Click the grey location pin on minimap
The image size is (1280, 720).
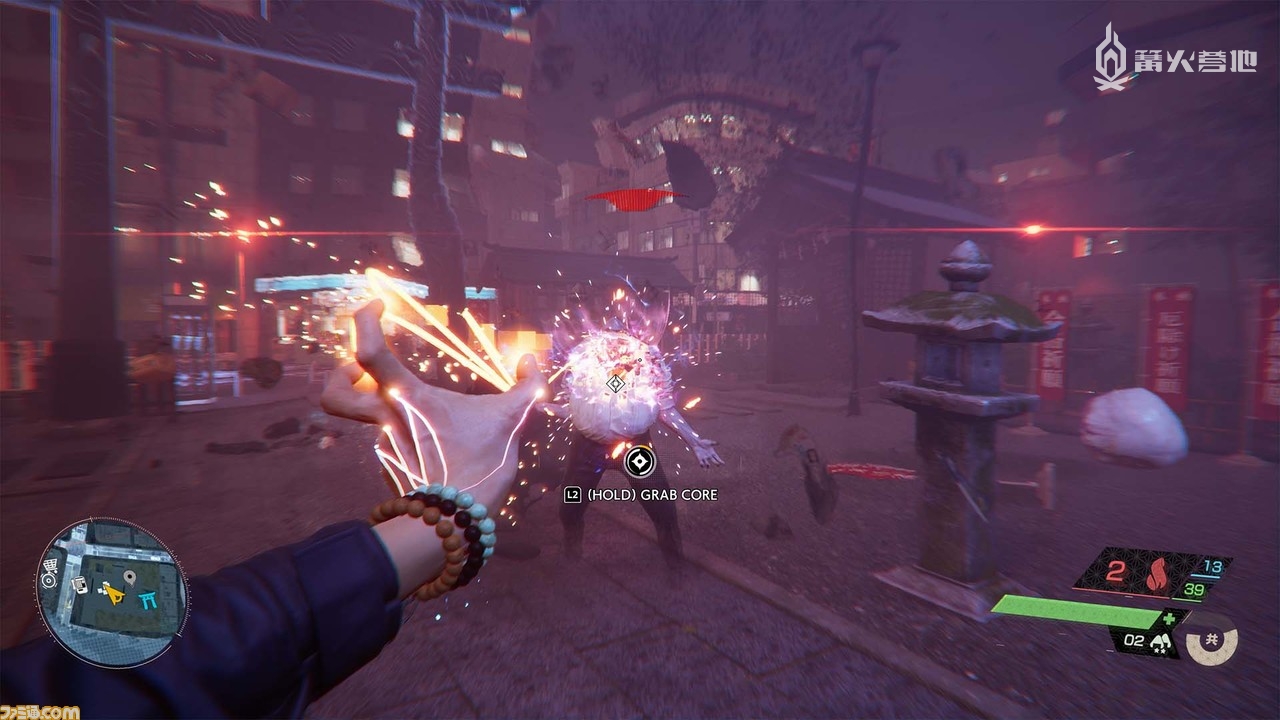(x=129, y=578)
